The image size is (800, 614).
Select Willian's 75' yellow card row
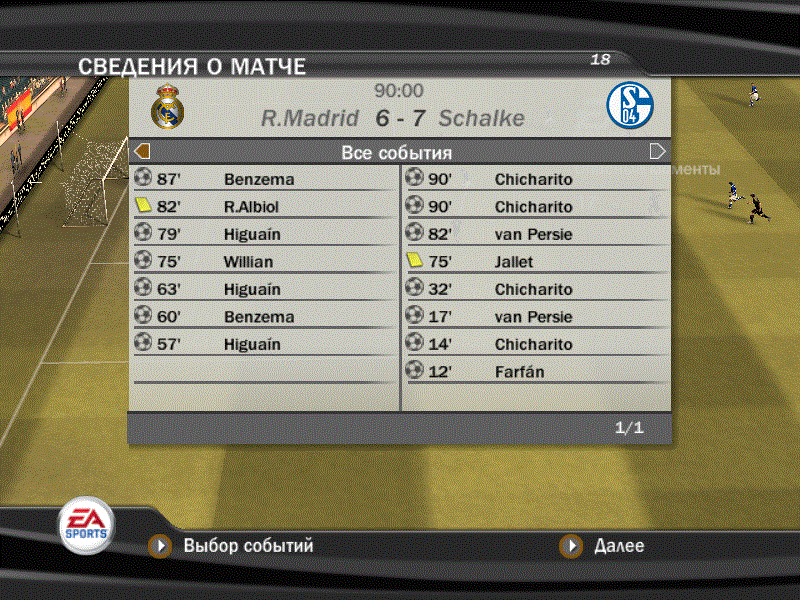pos(264,262)
